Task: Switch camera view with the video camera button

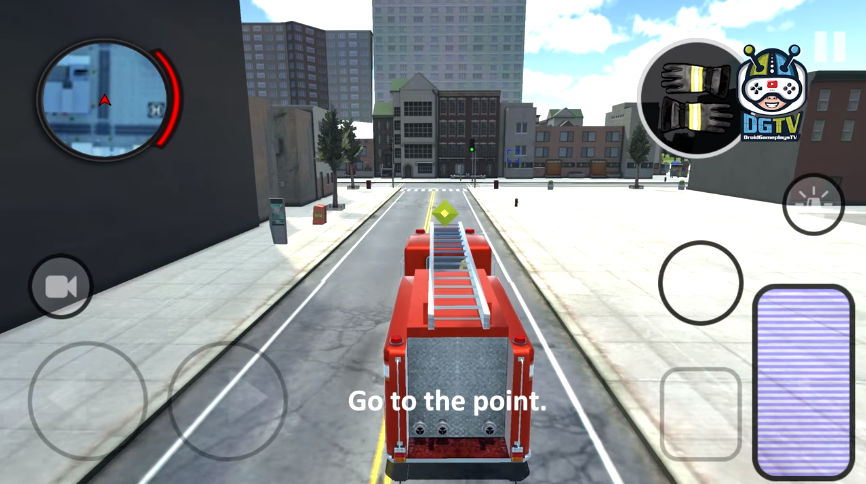Action: [x=61, y=288]
